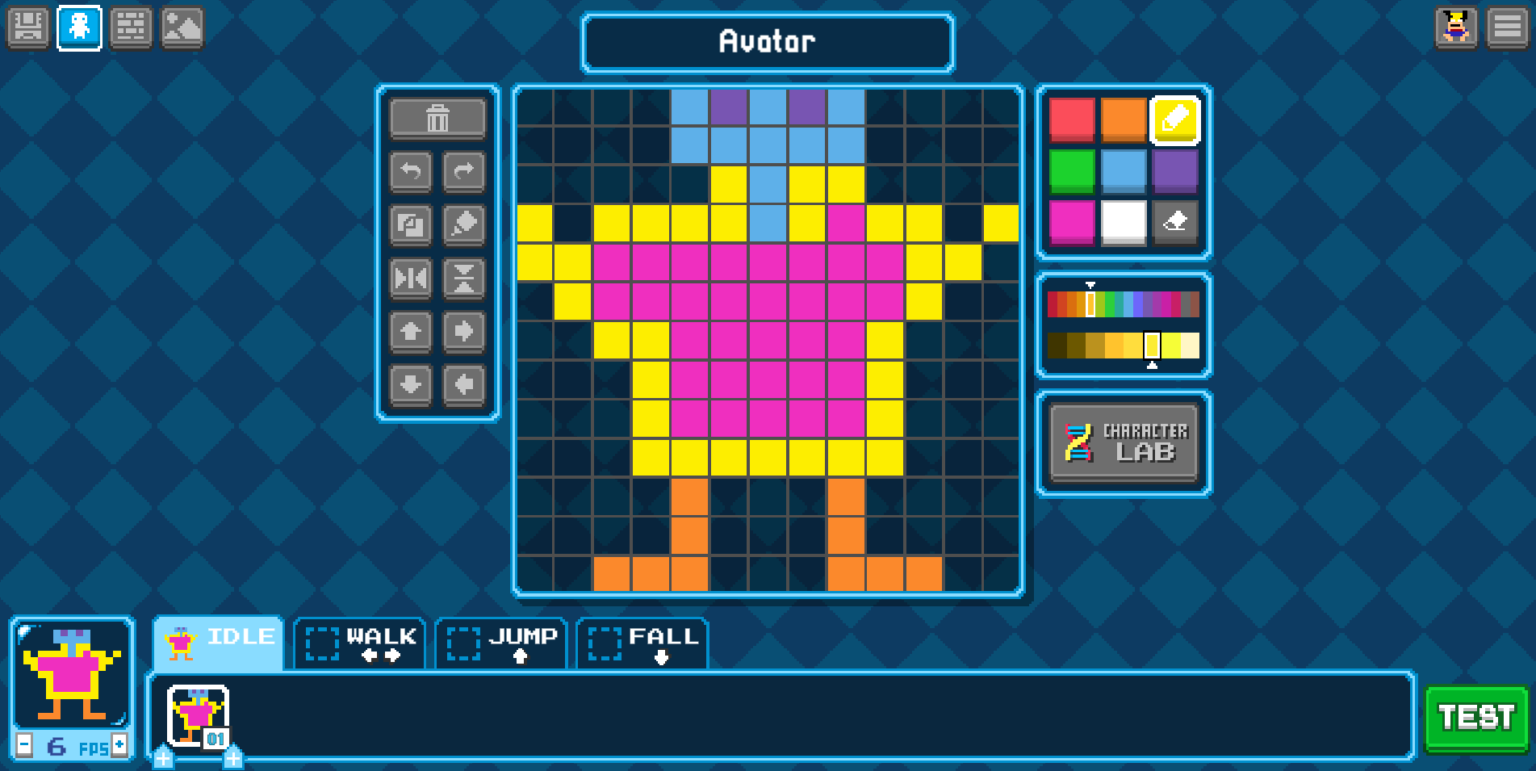Flip the sprite horizontally

[x=410, y=279]
